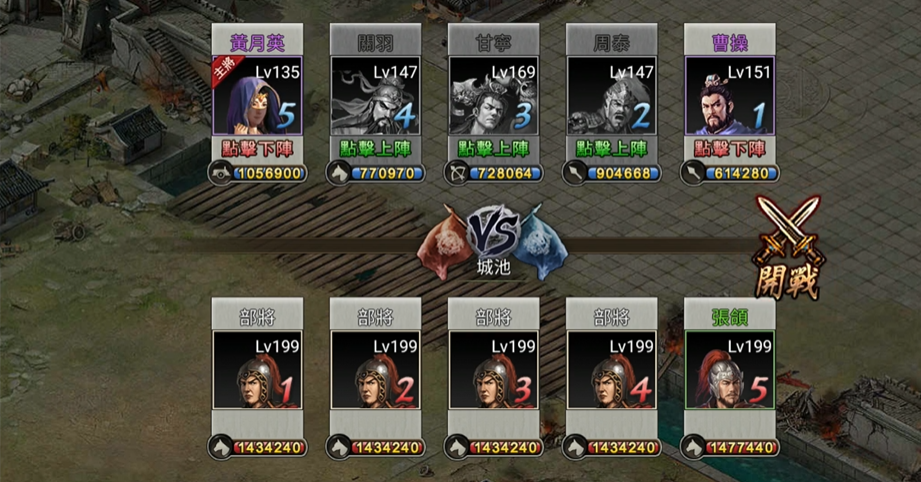Inspect the enemy commander 張頜 card
921x482 pixels.
point(729,370)
